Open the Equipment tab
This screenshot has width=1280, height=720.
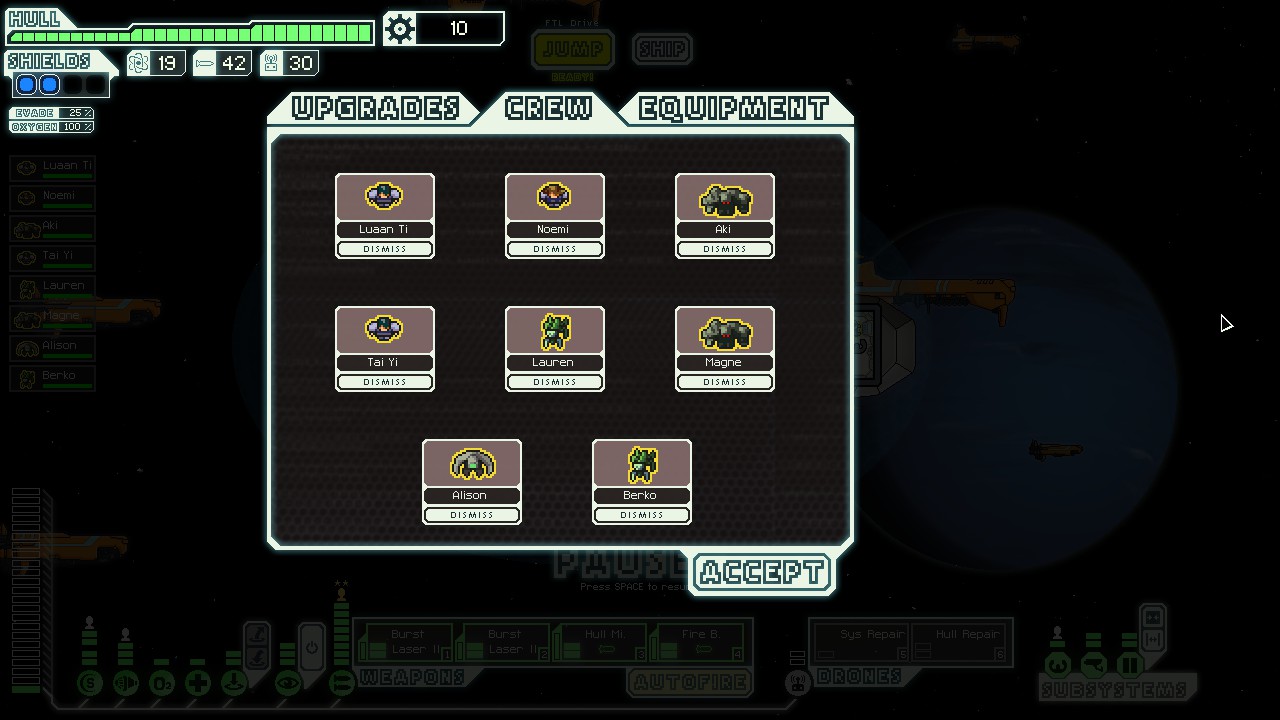click(734, 108)
